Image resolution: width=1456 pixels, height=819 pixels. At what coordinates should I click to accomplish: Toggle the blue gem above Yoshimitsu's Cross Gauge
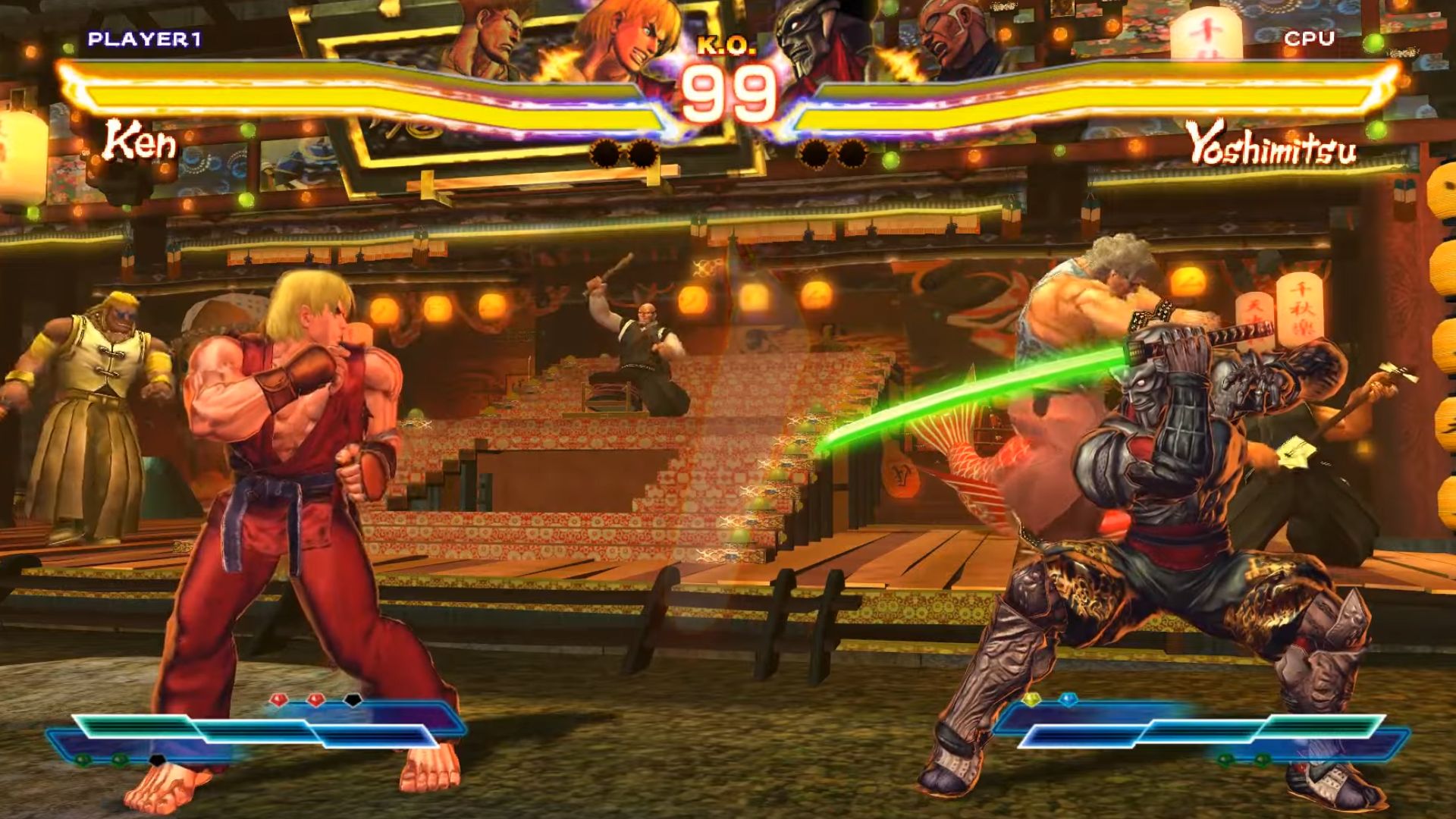pos(1068,698)
